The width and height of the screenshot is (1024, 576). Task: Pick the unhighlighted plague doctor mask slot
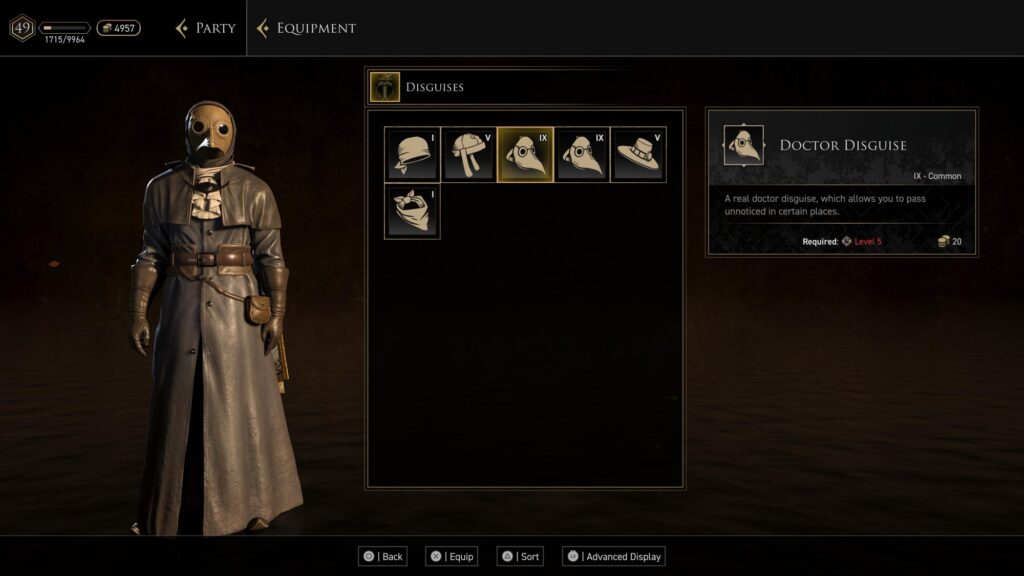tap(582, 154)
